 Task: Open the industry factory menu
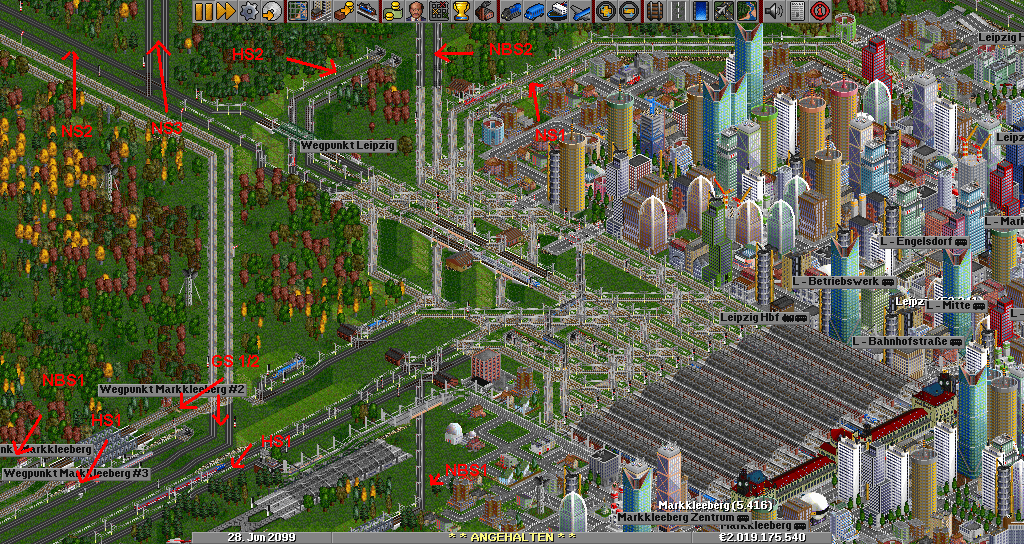(x=485, y=11)
